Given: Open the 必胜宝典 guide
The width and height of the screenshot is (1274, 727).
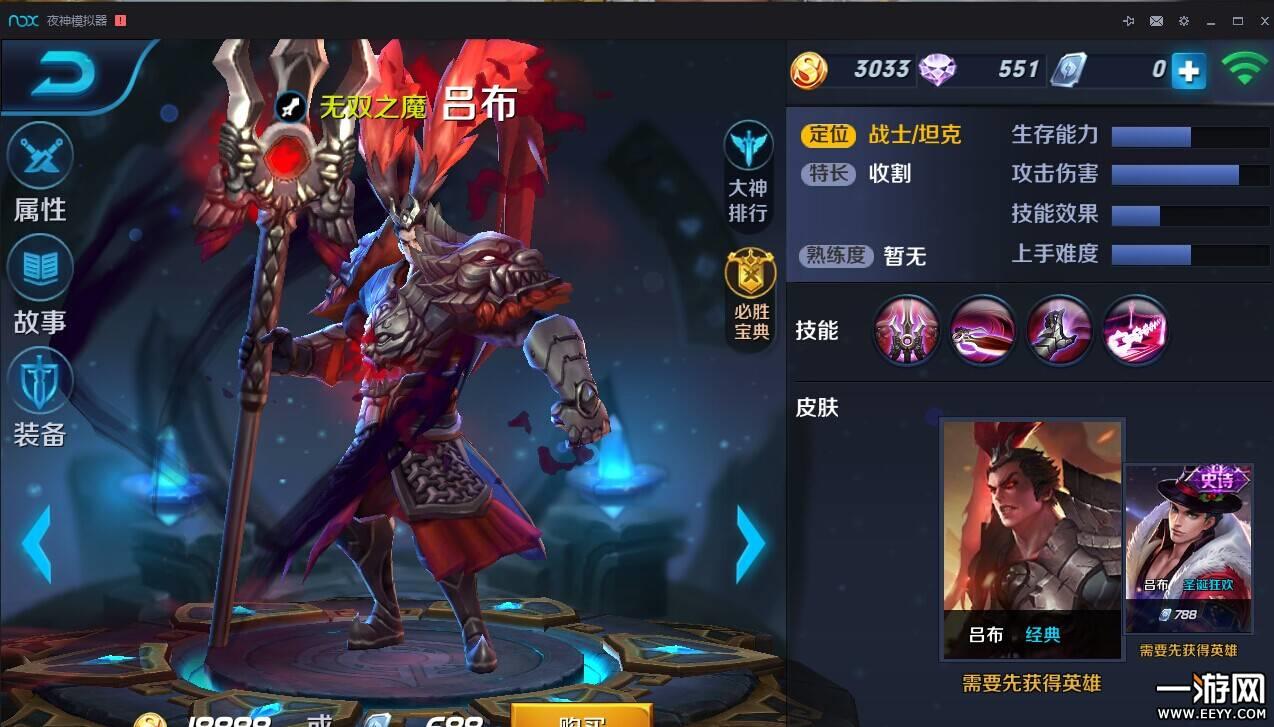Looking at the screenshot, I should [x=750, y=297].
